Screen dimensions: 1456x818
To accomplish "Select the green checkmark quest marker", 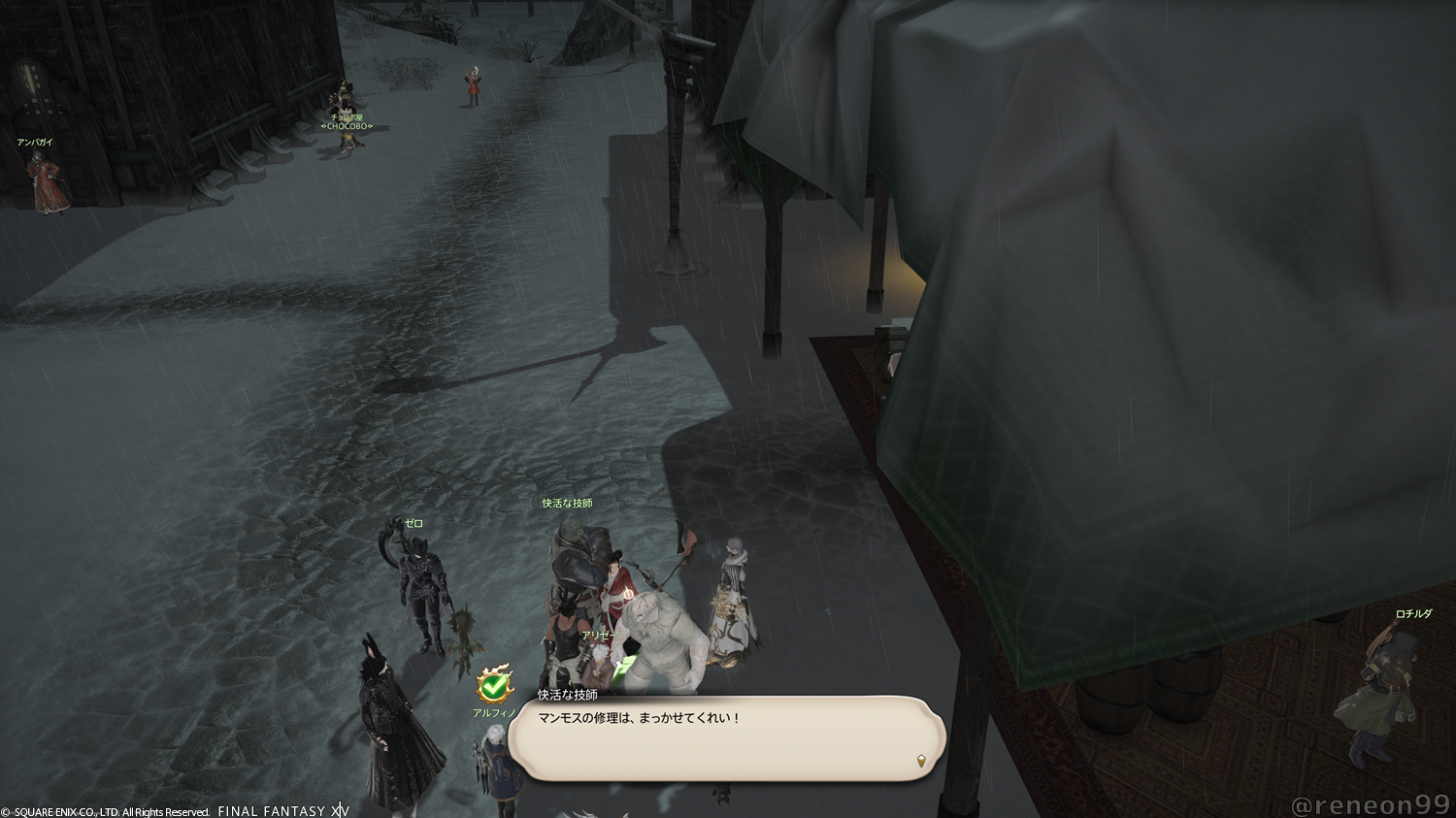I will 495,686.
